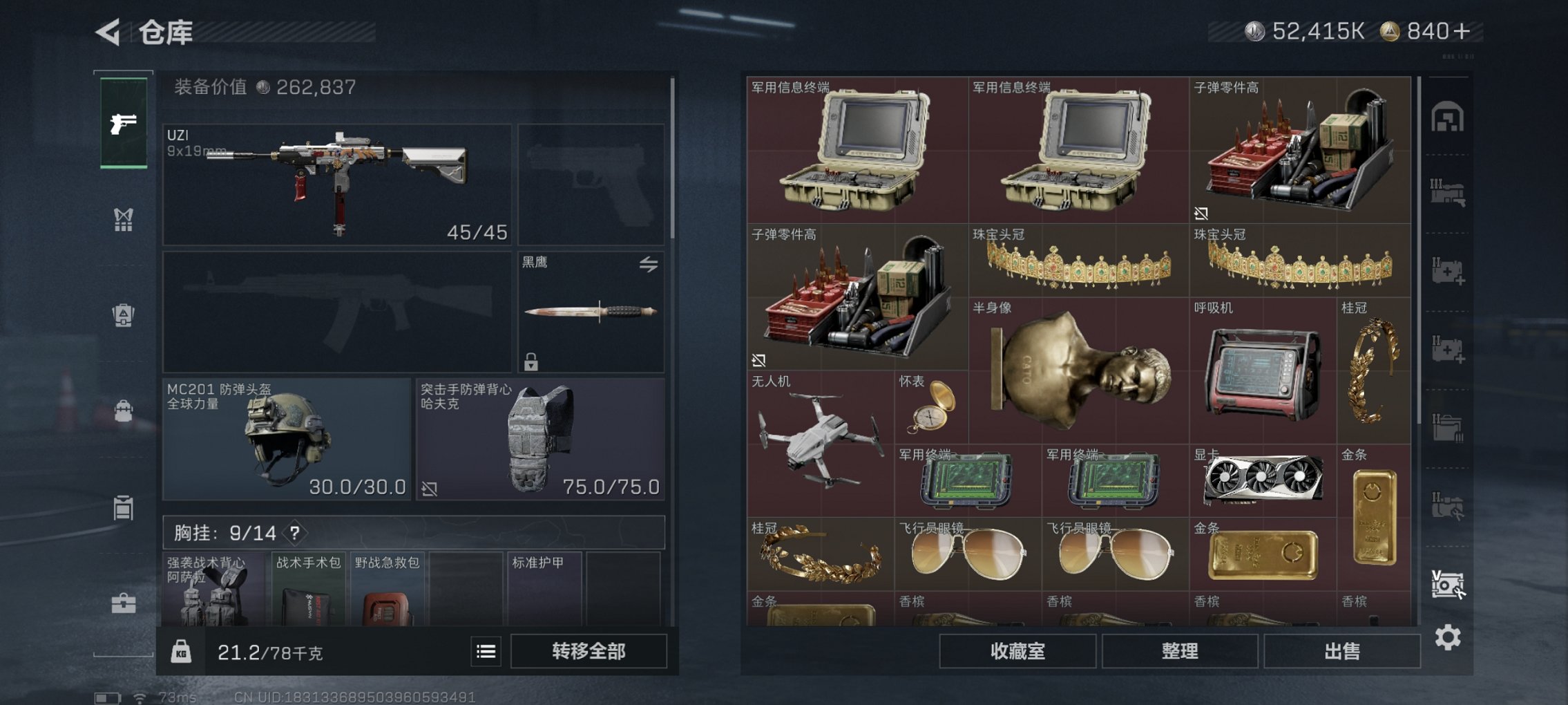Open the chest rig category icon
The width and height of the screenshot is (1568, 705).
pyautogui.click(x=124, y=220)
